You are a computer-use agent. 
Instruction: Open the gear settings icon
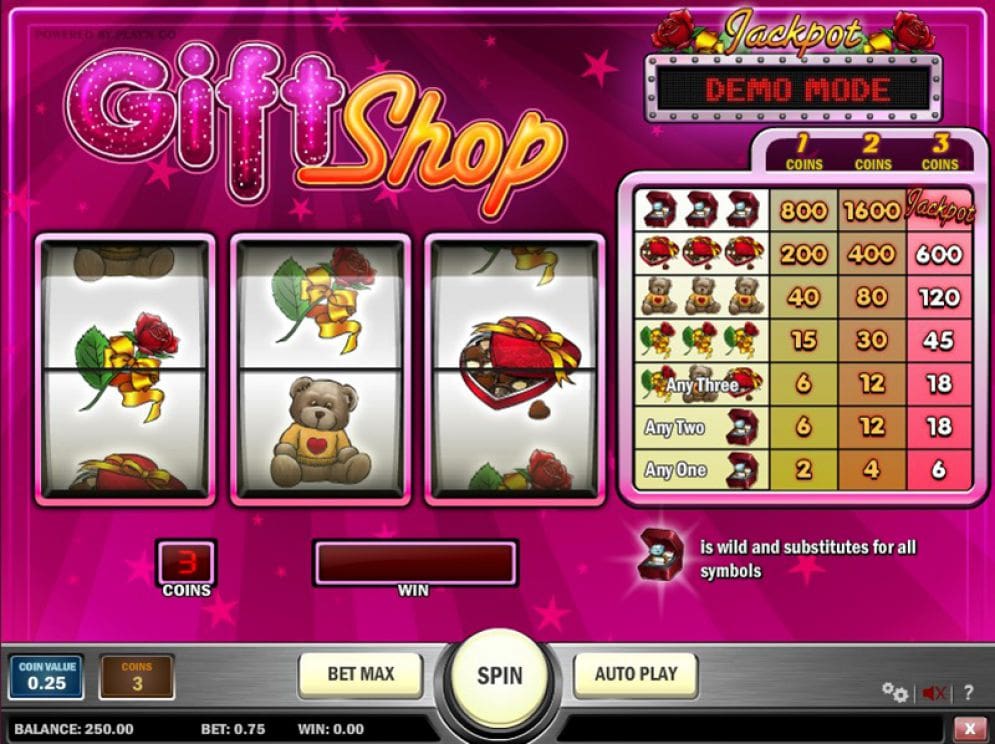(x=894, y=692)
